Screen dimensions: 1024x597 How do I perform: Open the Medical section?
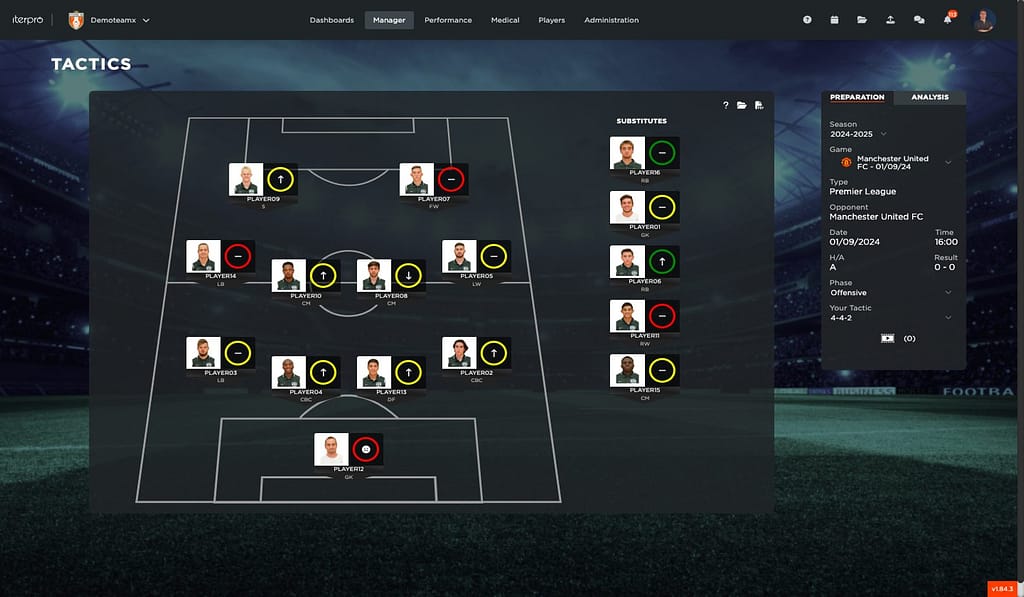(505, 20)
